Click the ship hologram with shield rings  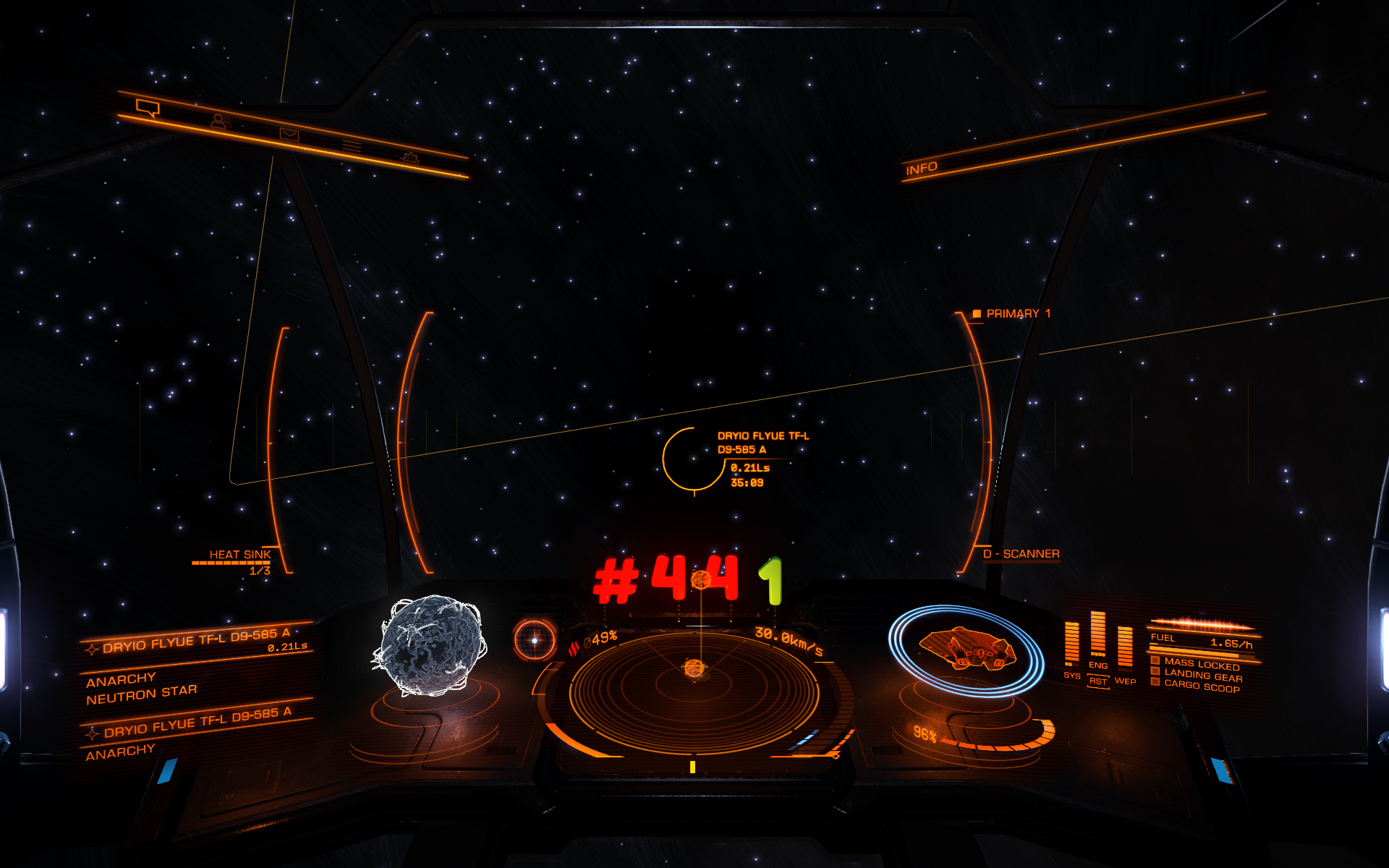(x=967, y=648)
